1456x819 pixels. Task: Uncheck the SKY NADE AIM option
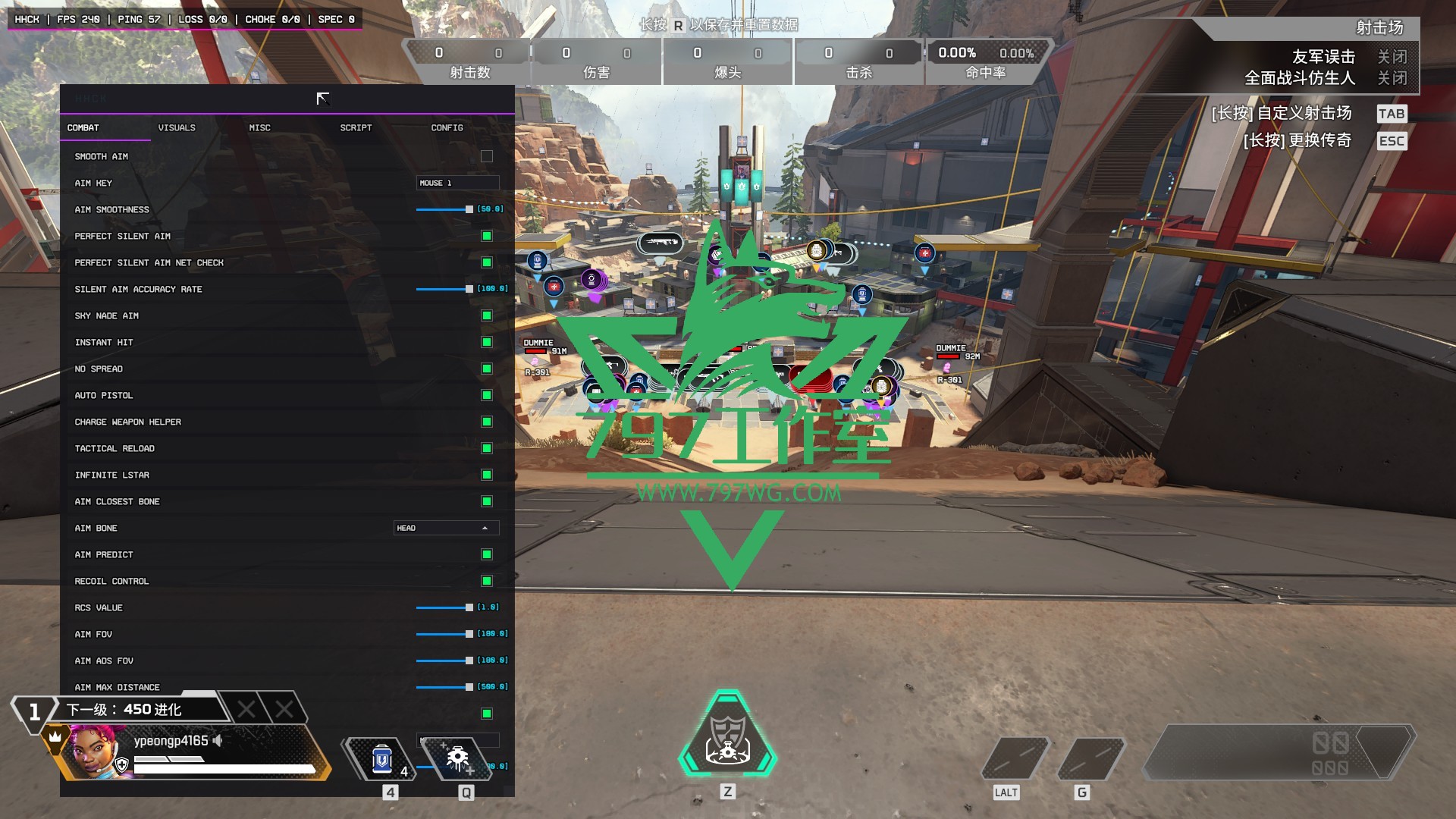pos(486,315)
